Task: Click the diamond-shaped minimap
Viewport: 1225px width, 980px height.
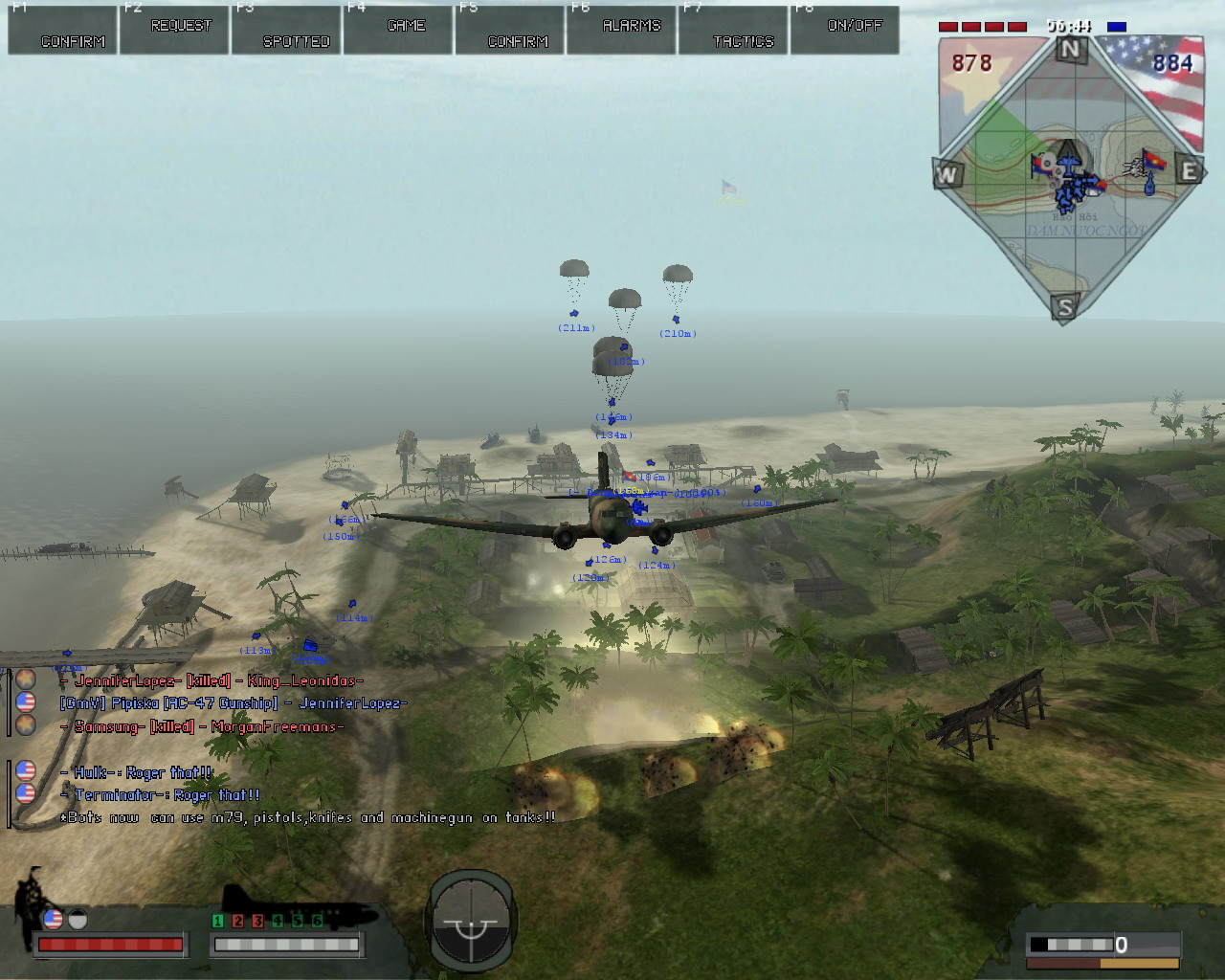Action: [x=1070, y=177]
